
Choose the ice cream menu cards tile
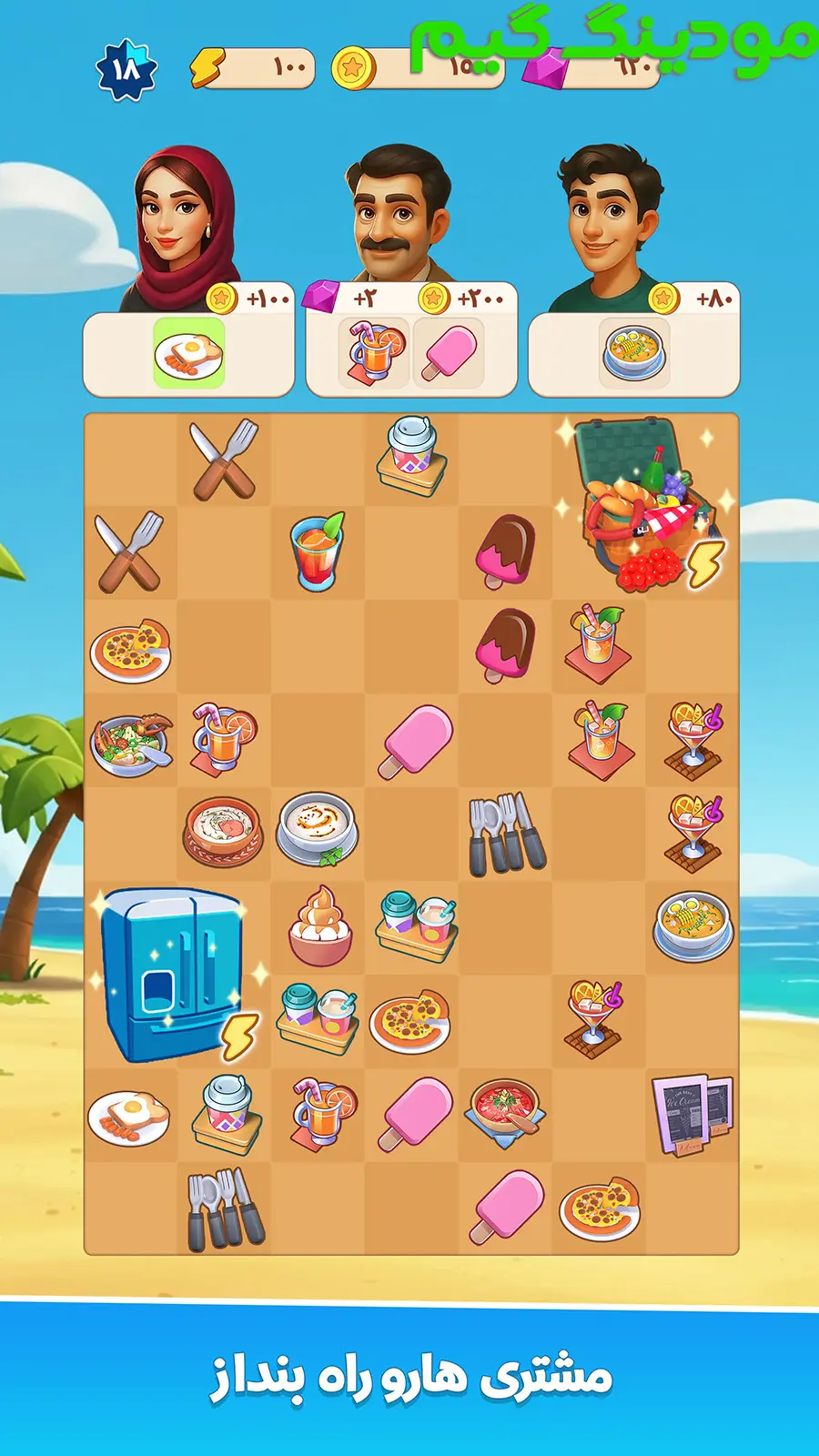click(x=693, y=1113)
